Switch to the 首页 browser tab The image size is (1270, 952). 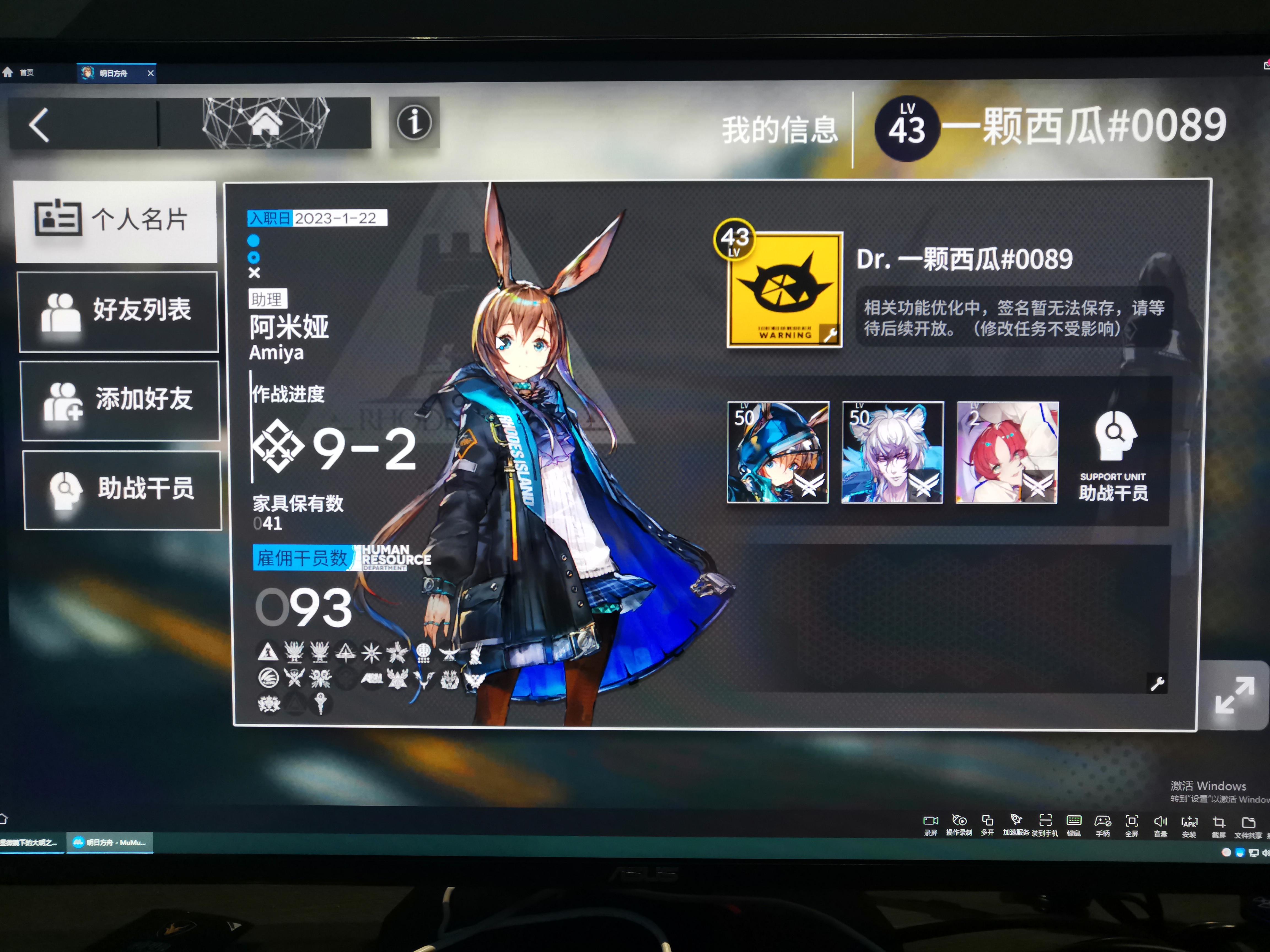tap(26, 73)
